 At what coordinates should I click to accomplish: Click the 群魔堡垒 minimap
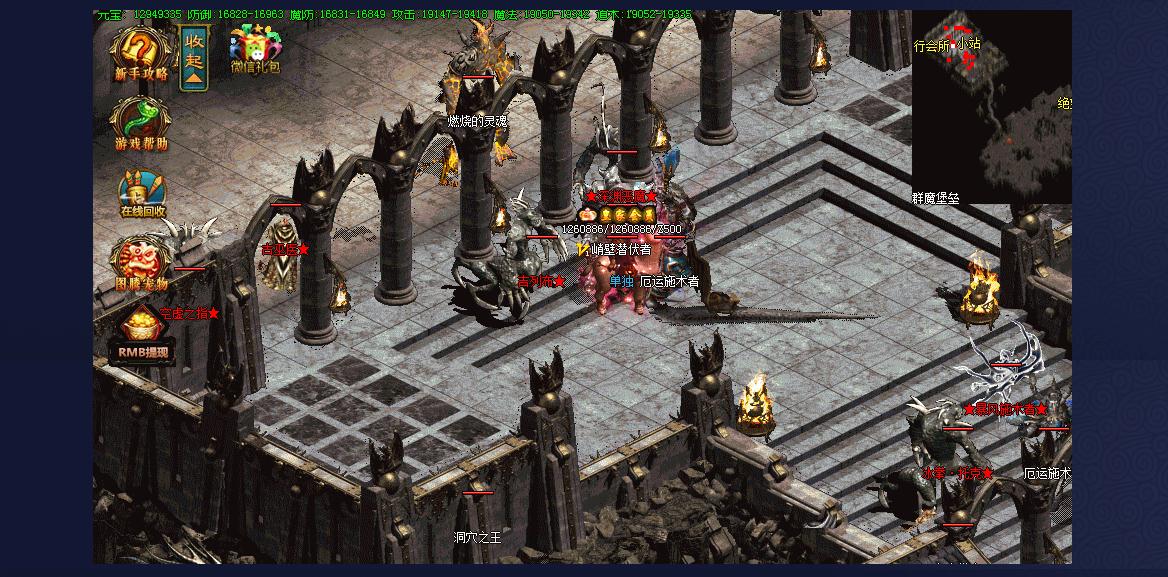point(991,108)
